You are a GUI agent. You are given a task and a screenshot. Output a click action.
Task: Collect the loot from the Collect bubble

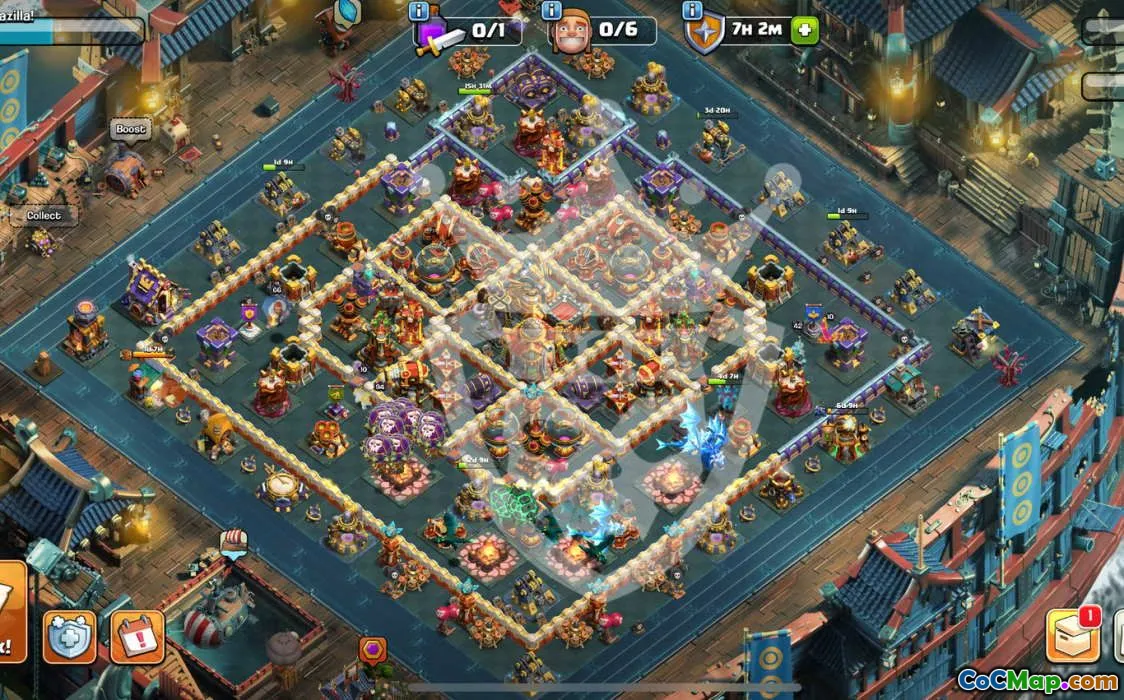click(44, 215)
